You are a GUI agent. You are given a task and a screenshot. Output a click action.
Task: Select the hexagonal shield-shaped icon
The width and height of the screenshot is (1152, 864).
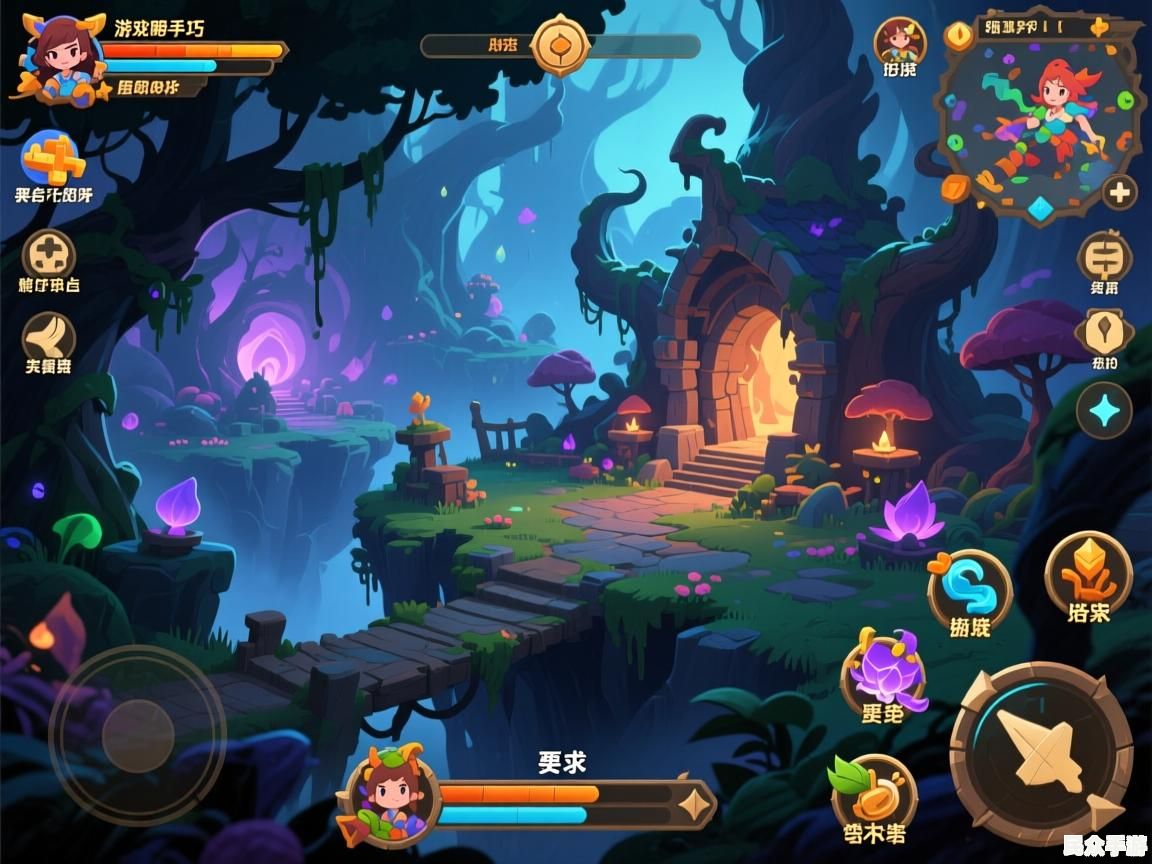1103,331
